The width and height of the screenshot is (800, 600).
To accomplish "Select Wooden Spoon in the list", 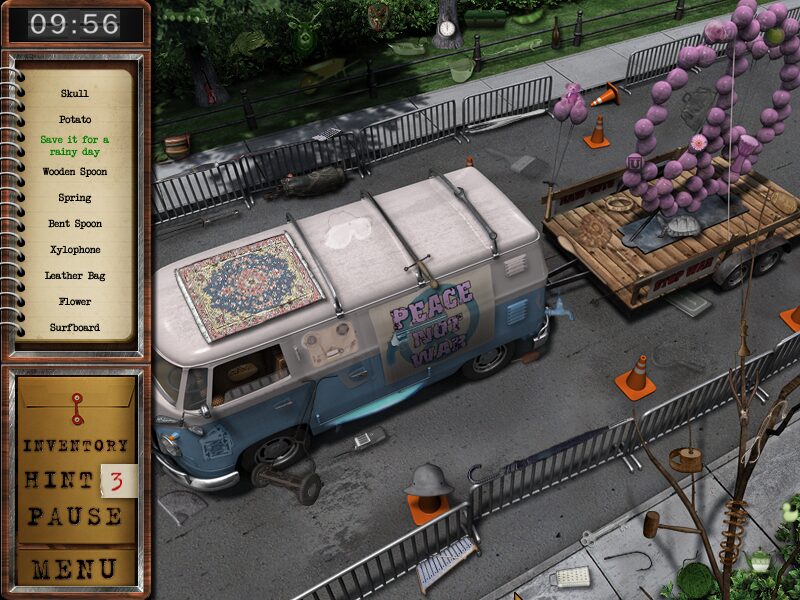I will coord(74,172).
